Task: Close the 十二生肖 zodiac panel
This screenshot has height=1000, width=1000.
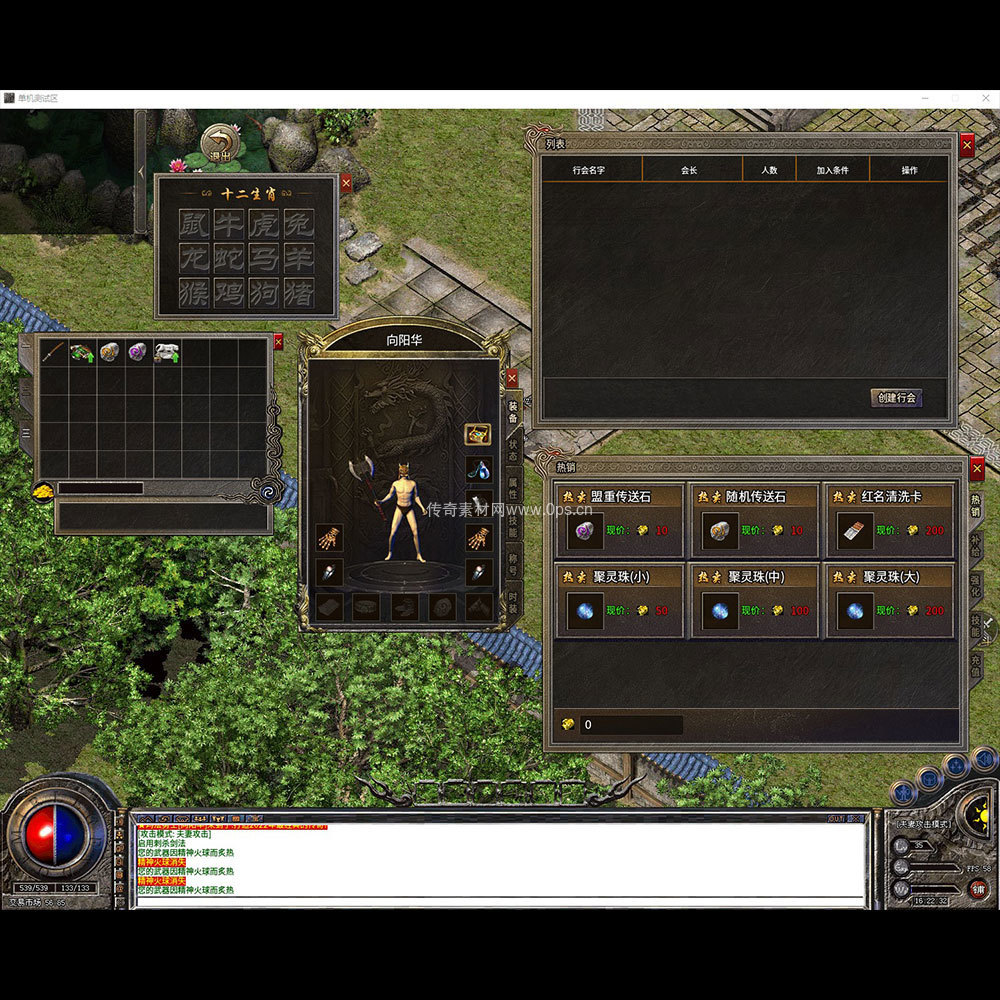Action: [x=346, y=183]
